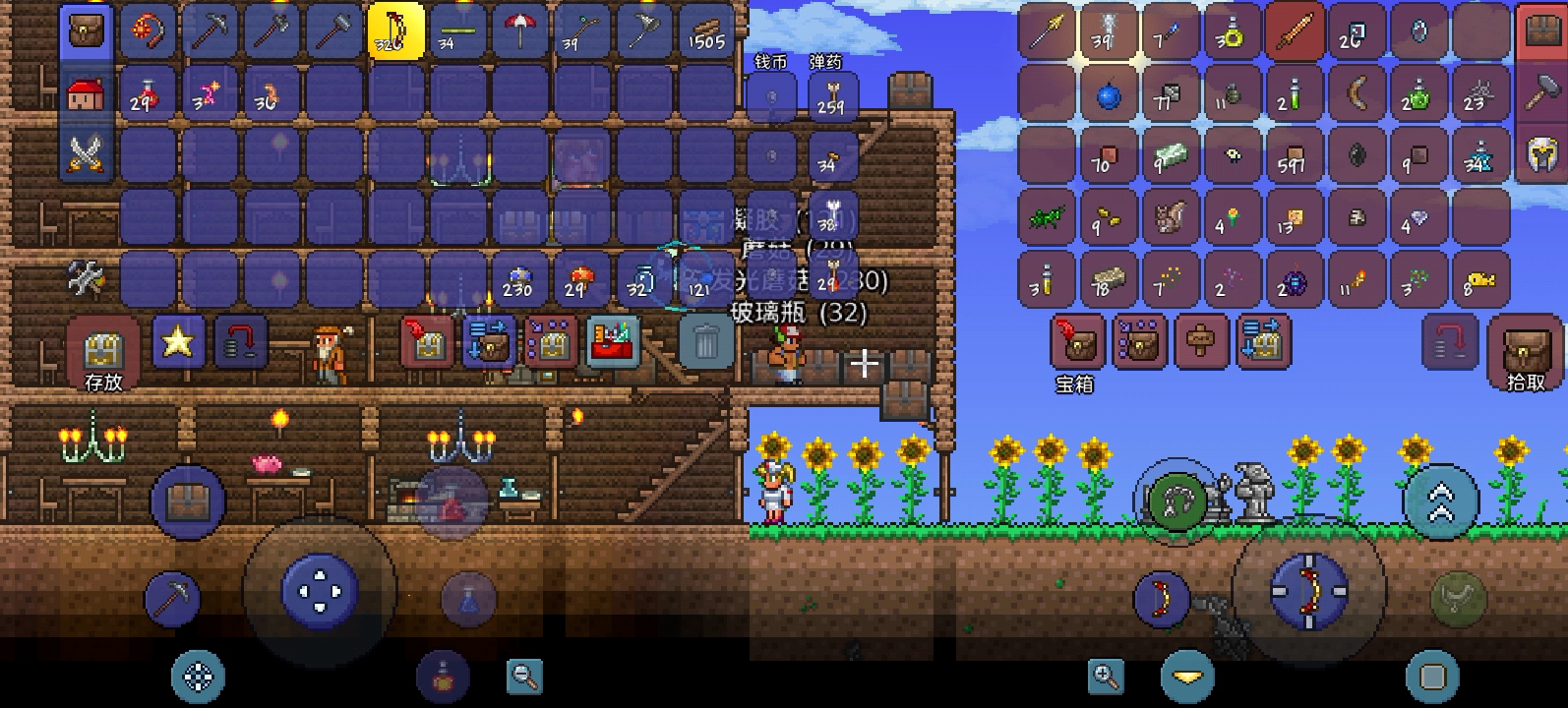The width and height of the screenshot is (1568, 708).
Task: Select the red umbrella hotbar slot
Action: 519,31
